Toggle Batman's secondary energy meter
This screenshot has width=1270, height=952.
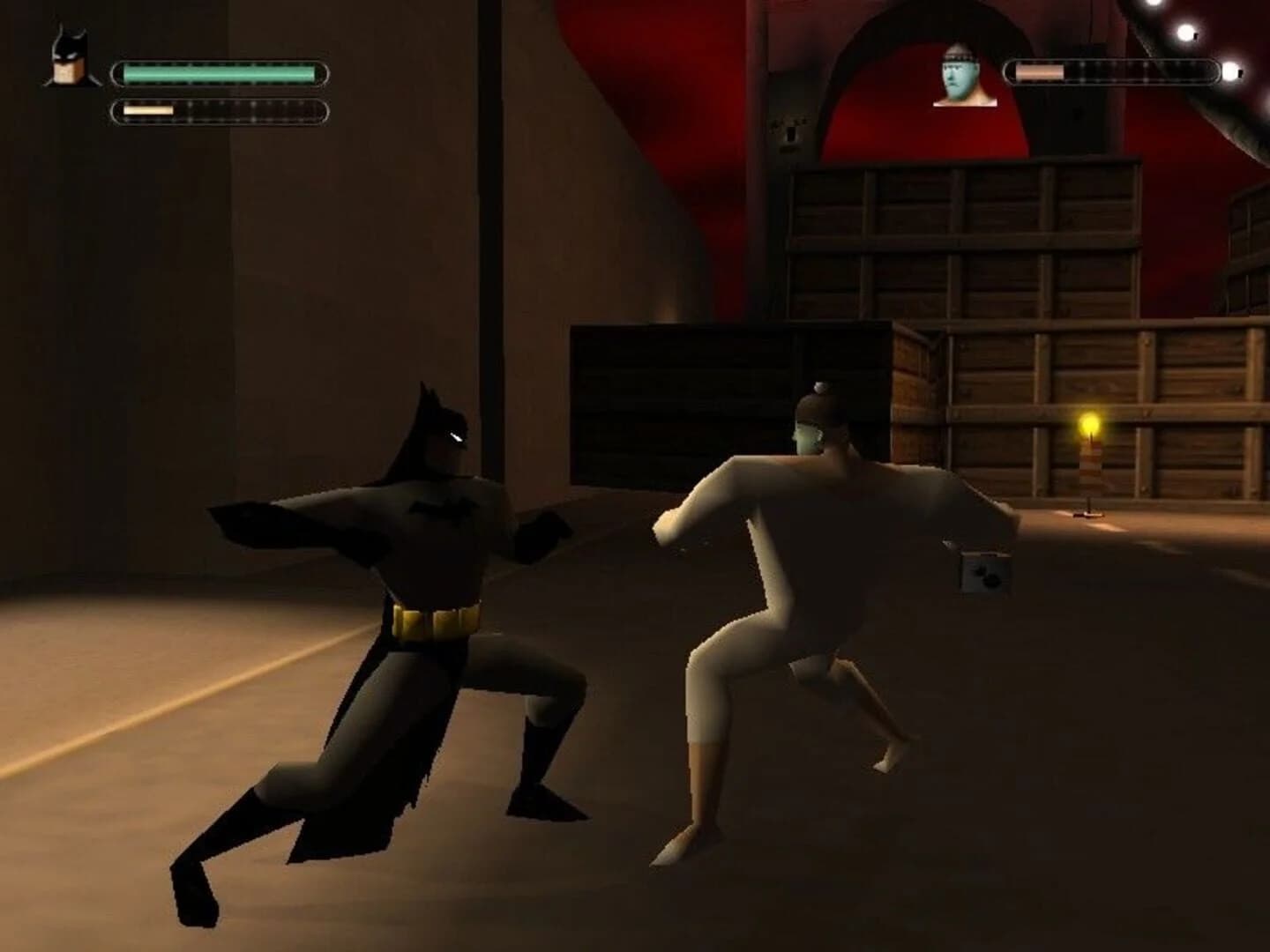[220, 111]
